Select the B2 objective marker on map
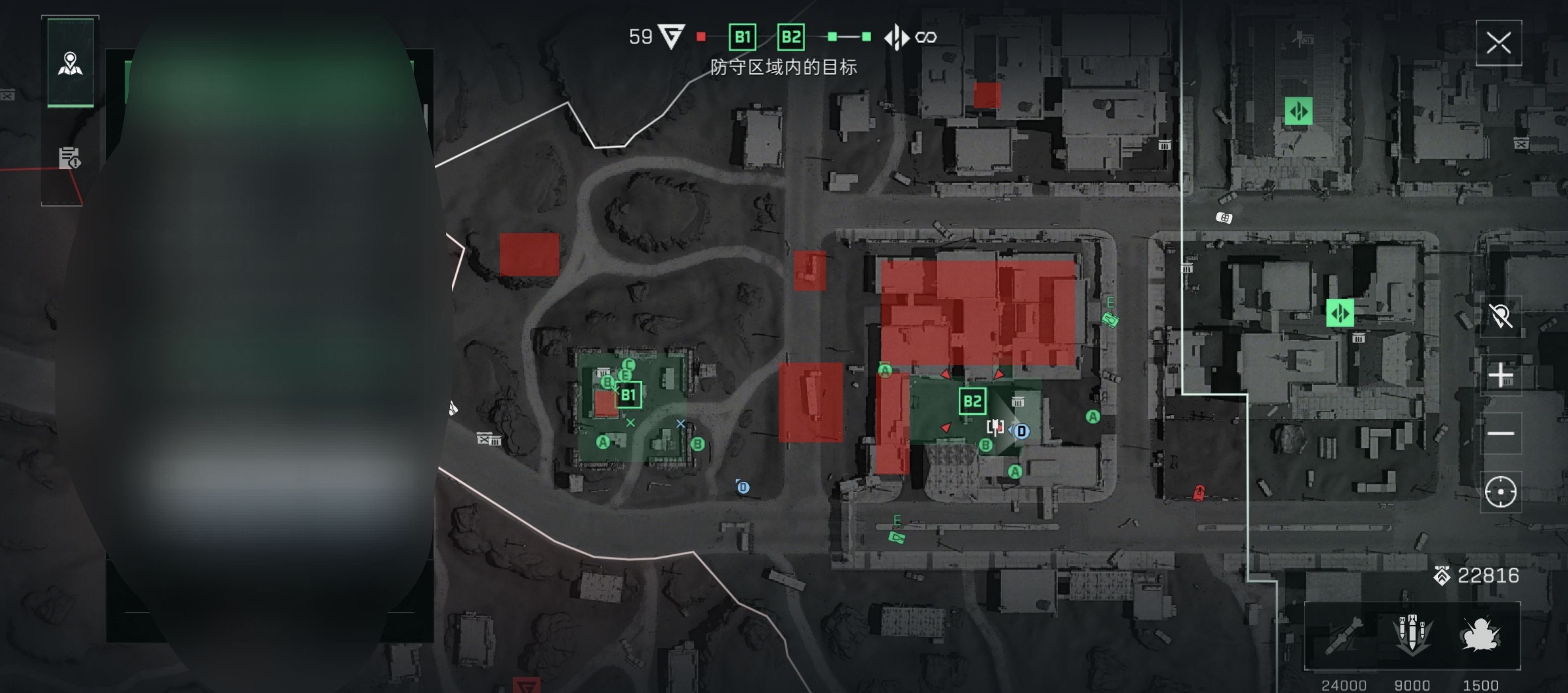 [972, 401]
